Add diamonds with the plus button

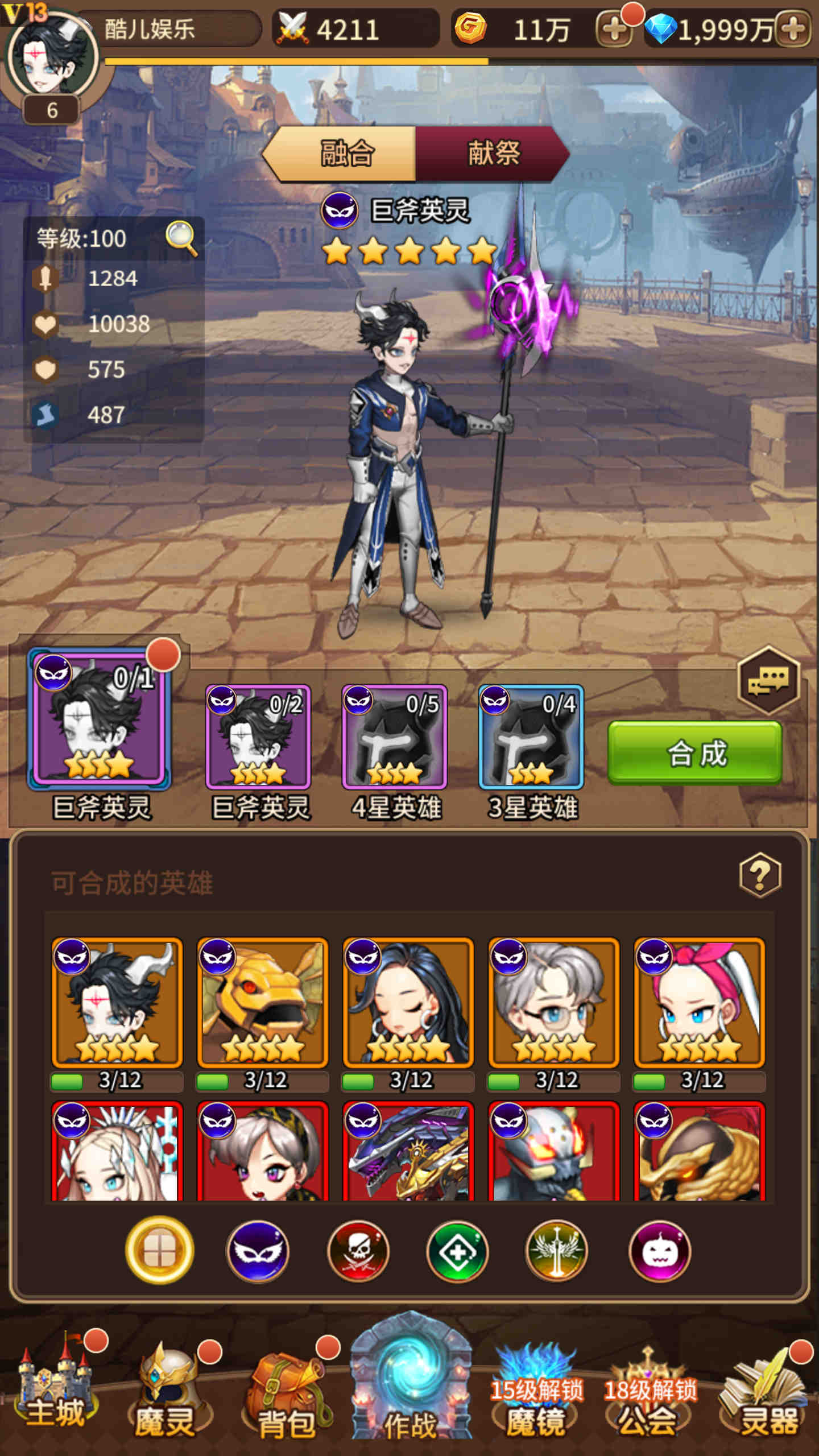(794, 30)
